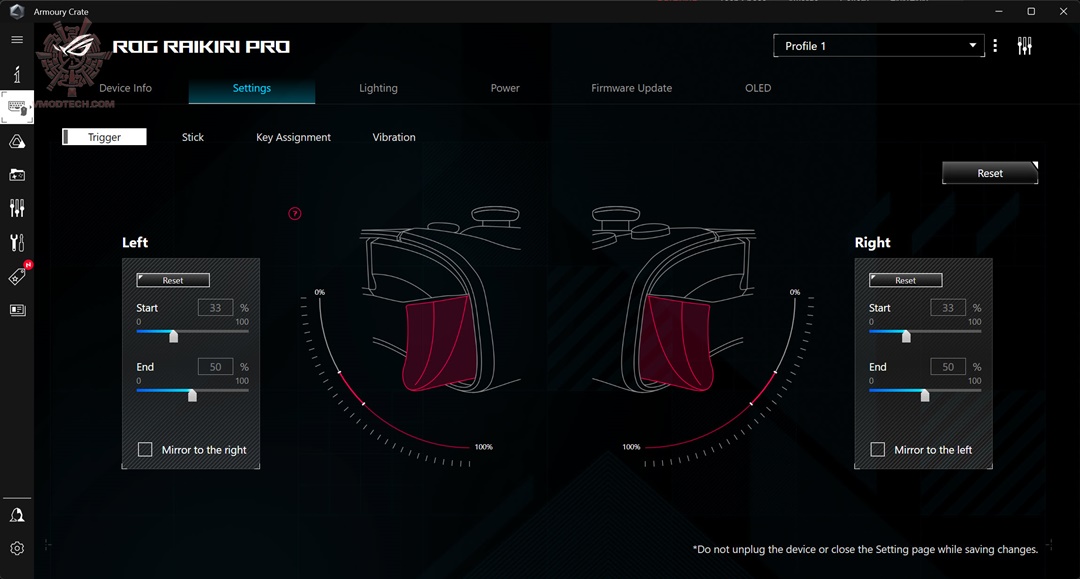Switch to the Lighting tab
Screen dimensions: 1080x579
click(x=378, y=88)
